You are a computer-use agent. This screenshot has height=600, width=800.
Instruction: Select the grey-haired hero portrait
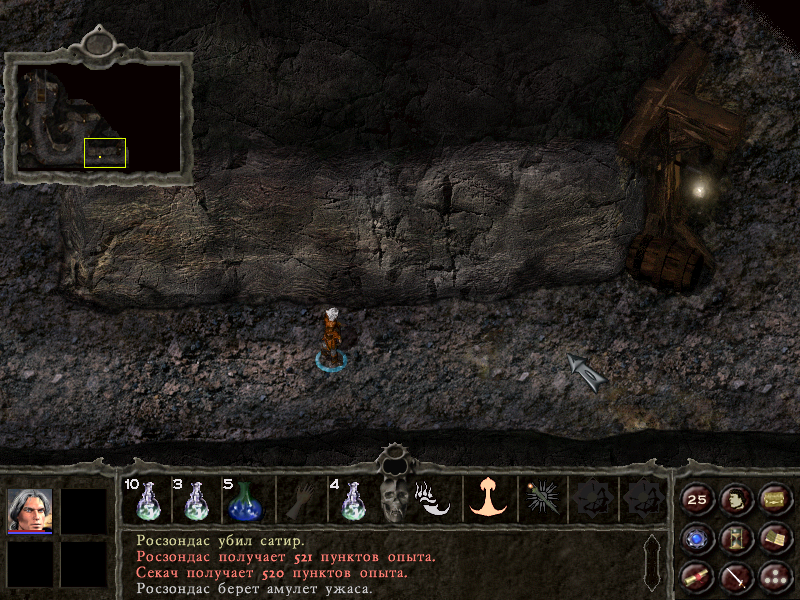coord(30,511)
